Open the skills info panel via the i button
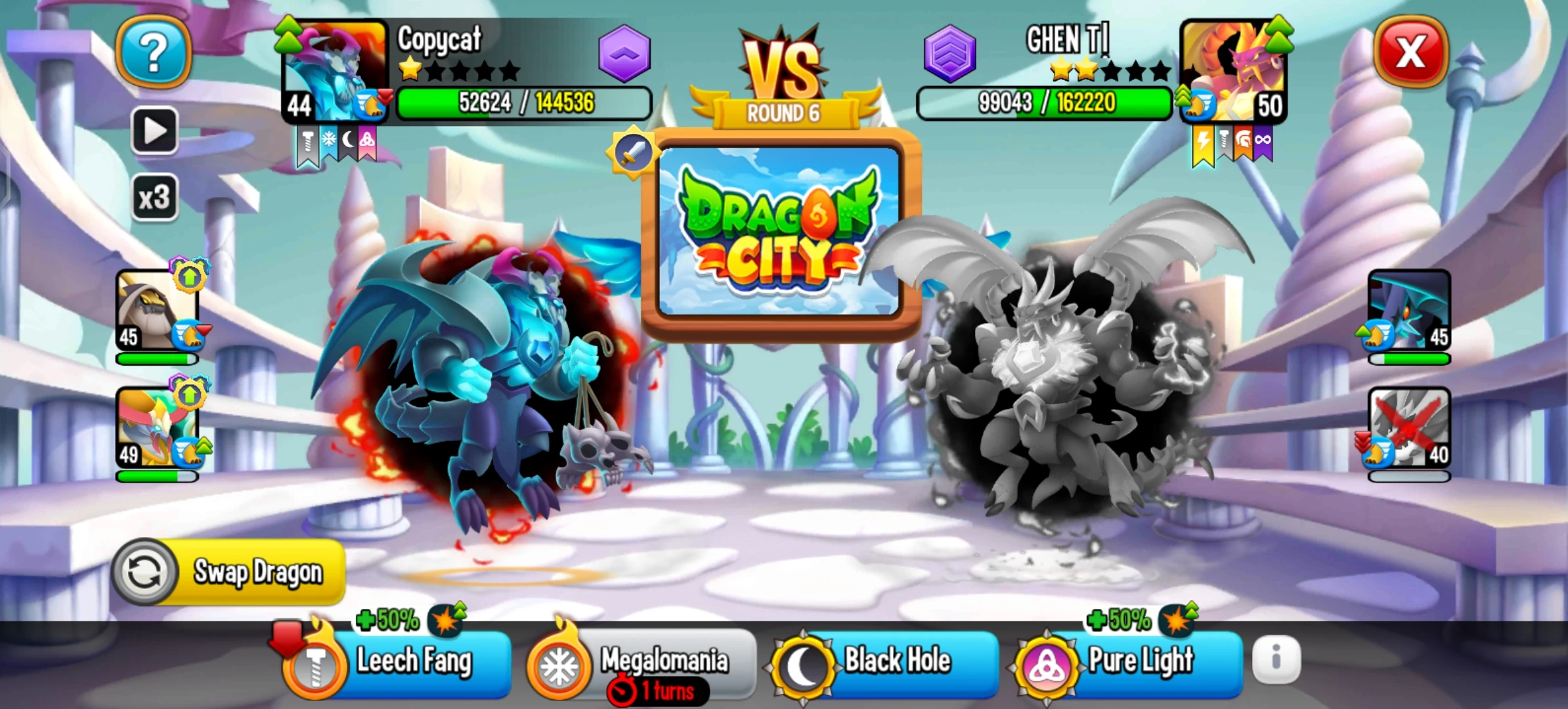Screen dimensions: 1568x709 [1276, 660]
